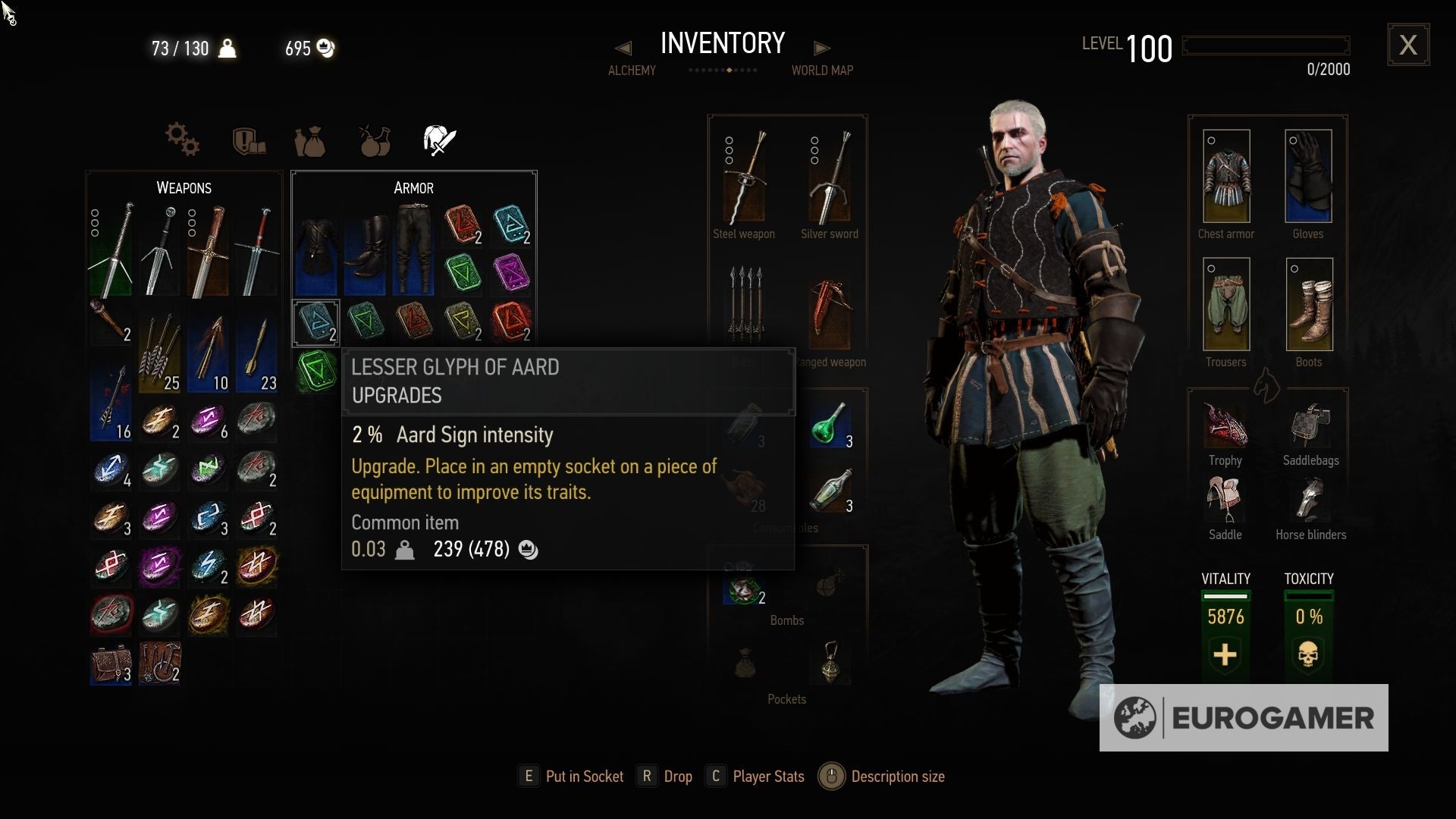Open the Chest armor equipment slot
Screen dimensions: 1456x819
click(1225, 176)
